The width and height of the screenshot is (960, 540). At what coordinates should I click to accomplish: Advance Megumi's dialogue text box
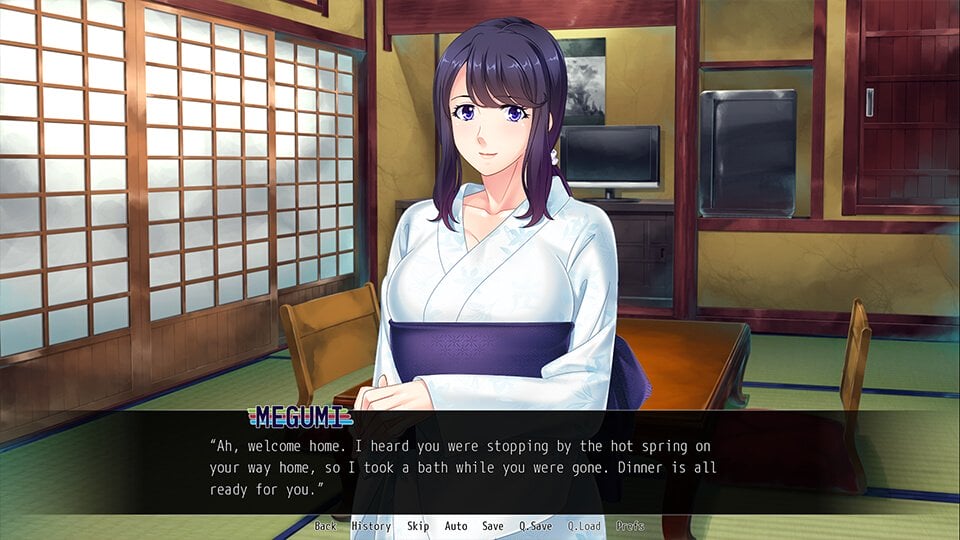coord(480,465)
